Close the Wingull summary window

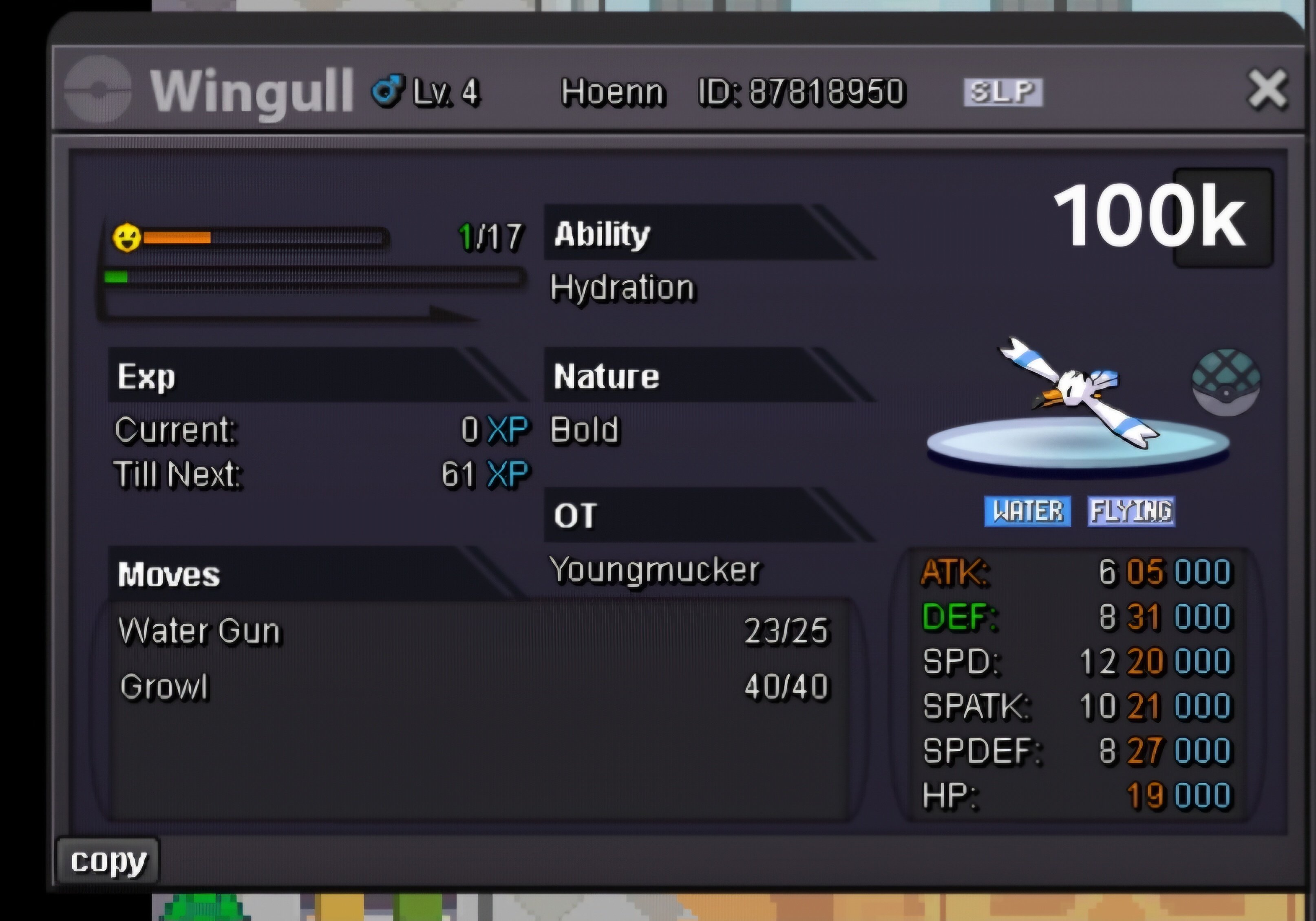pyautogui.click(x=1267, y=89)
